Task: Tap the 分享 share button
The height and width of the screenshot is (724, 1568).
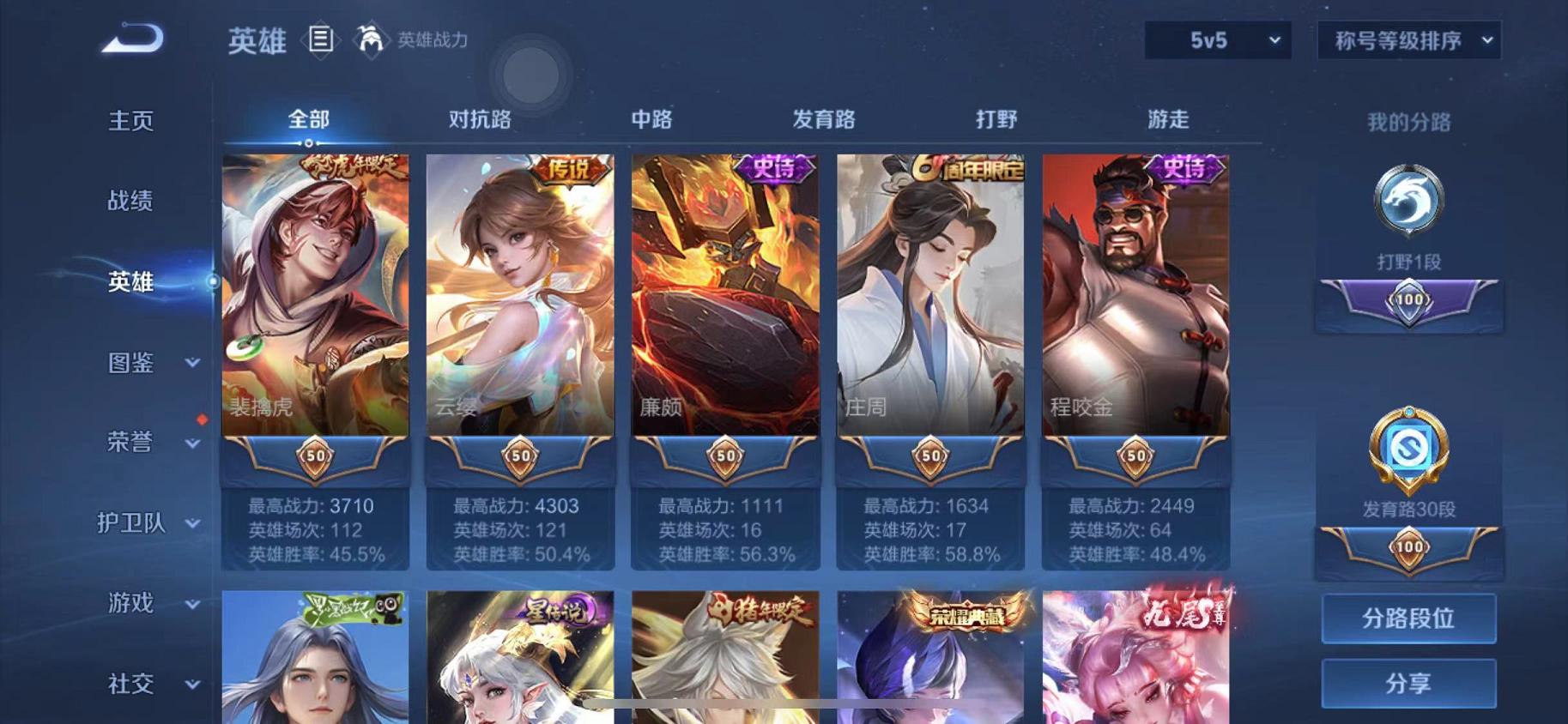Action: (1409, 684)
